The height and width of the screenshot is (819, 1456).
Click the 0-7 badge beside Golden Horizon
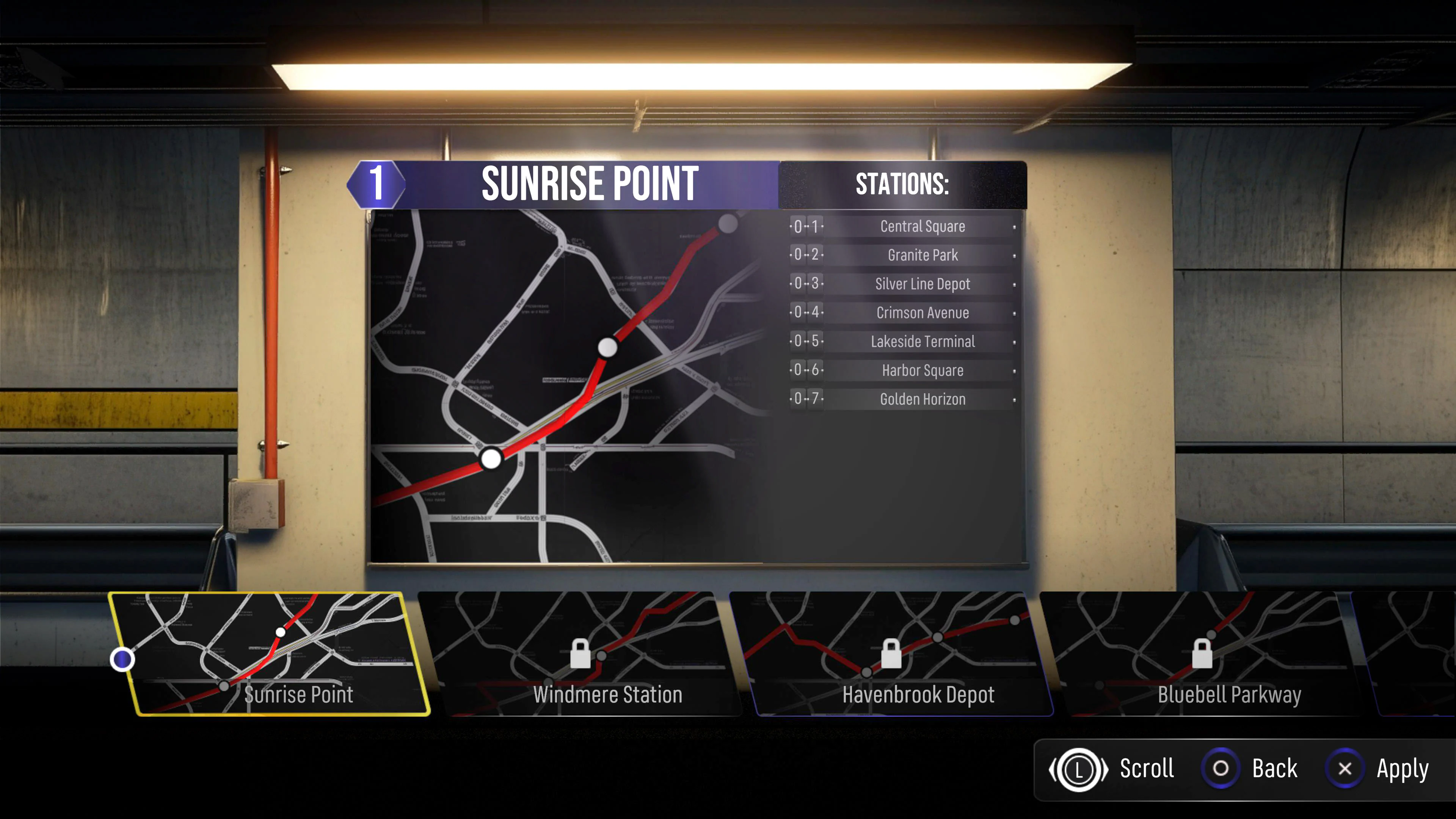[805, 399]
